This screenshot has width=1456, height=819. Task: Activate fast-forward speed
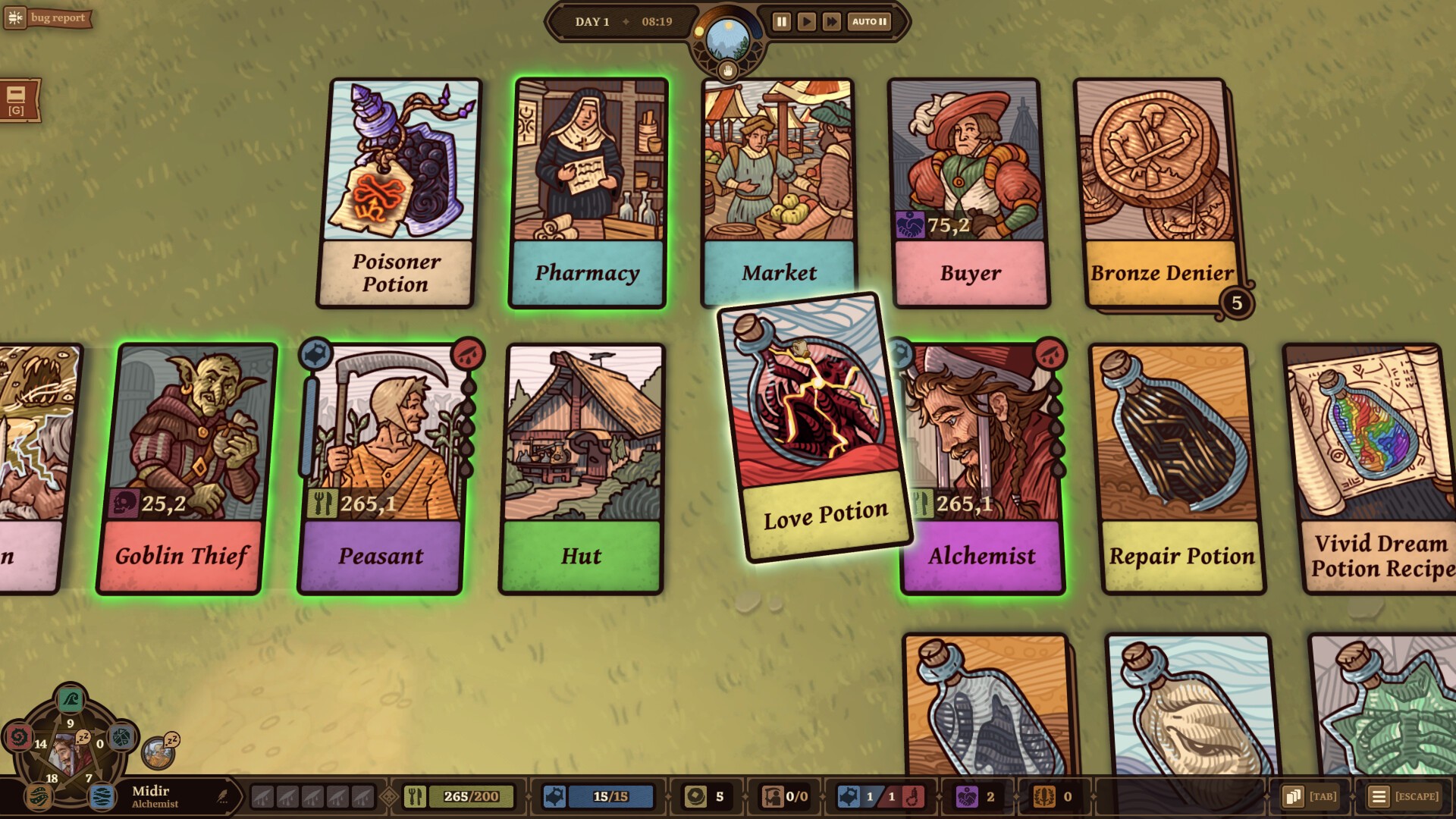831,22
